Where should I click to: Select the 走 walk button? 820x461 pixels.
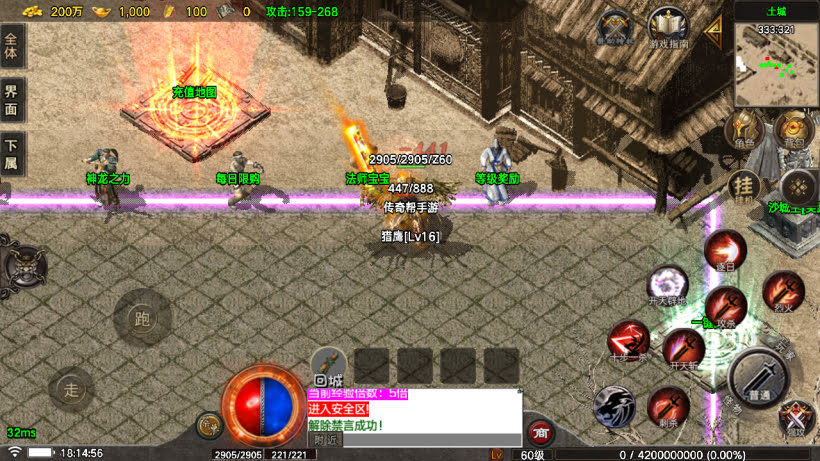click(x=70, y=388)
